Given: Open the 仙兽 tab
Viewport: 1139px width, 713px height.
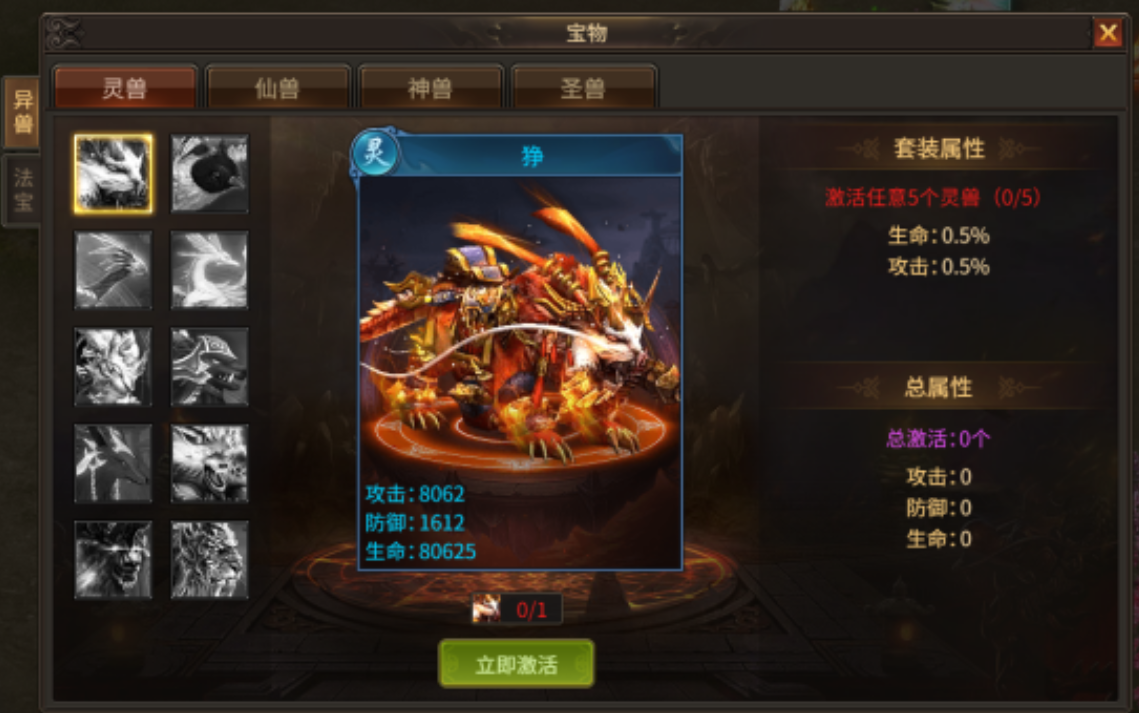Looking at the screenshot, I should (278, 88).
